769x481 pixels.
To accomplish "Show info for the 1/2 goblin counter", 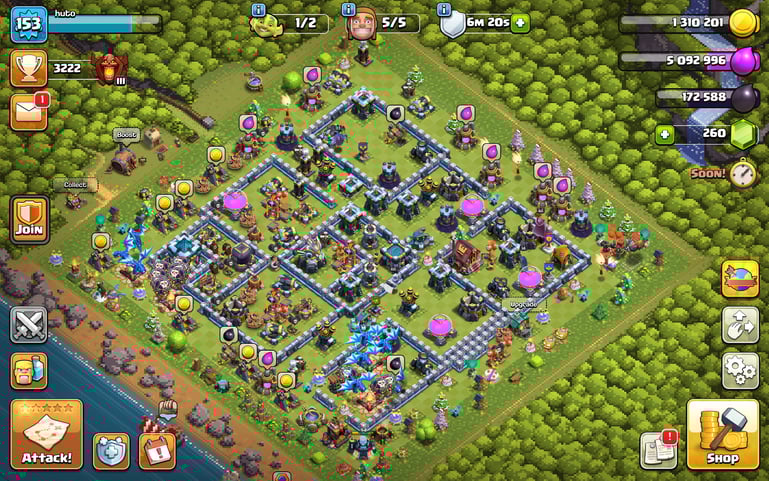I will tap(258, 9).
